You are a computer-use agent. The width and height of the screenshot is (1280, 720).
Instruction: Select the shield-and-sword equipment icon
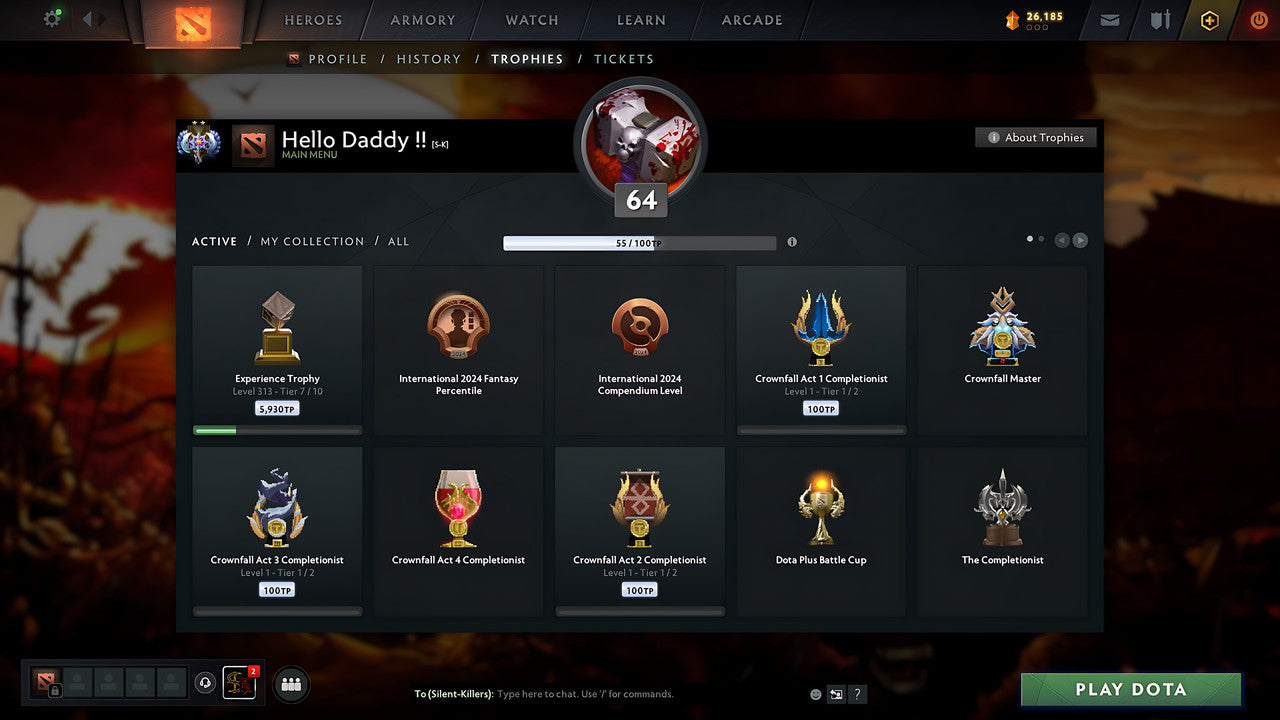[1158, 20]
